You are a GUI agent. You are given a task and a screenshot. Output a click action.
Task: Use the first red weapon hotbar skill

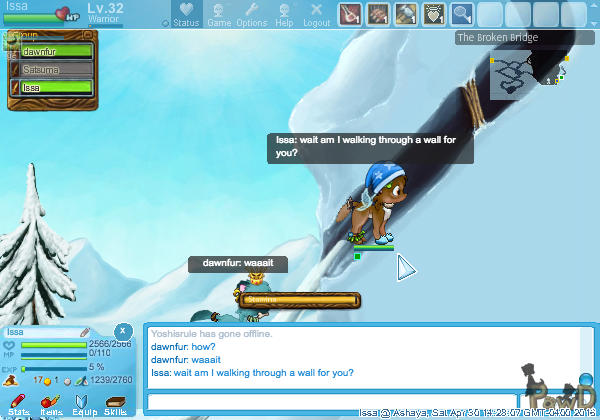point(349,14)
